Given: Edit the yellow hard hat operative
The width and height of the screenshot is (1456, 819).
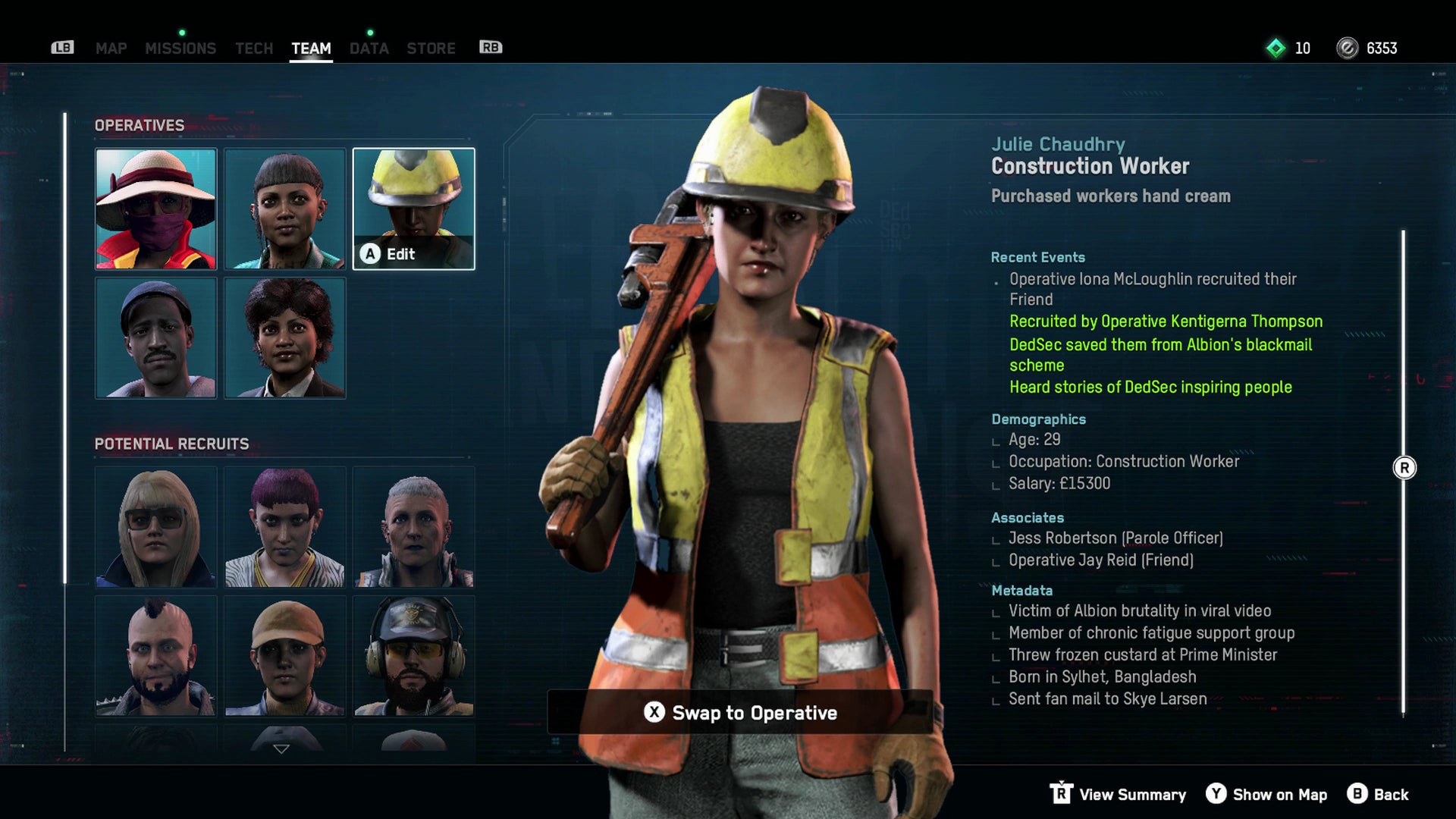Looking at the screenshot, I should pos(413,209).
